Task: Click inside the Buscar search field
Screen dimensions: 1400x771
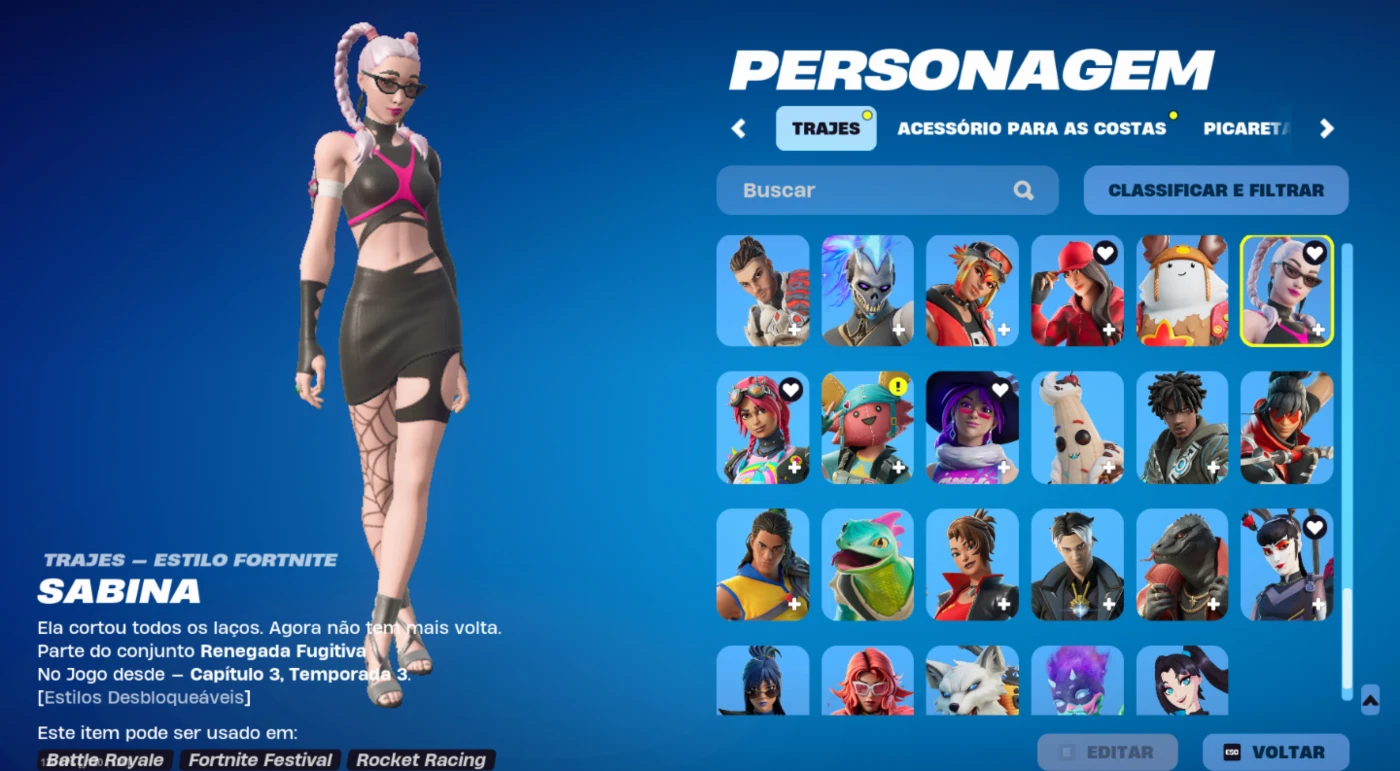Action: click(x=880, y=190)
